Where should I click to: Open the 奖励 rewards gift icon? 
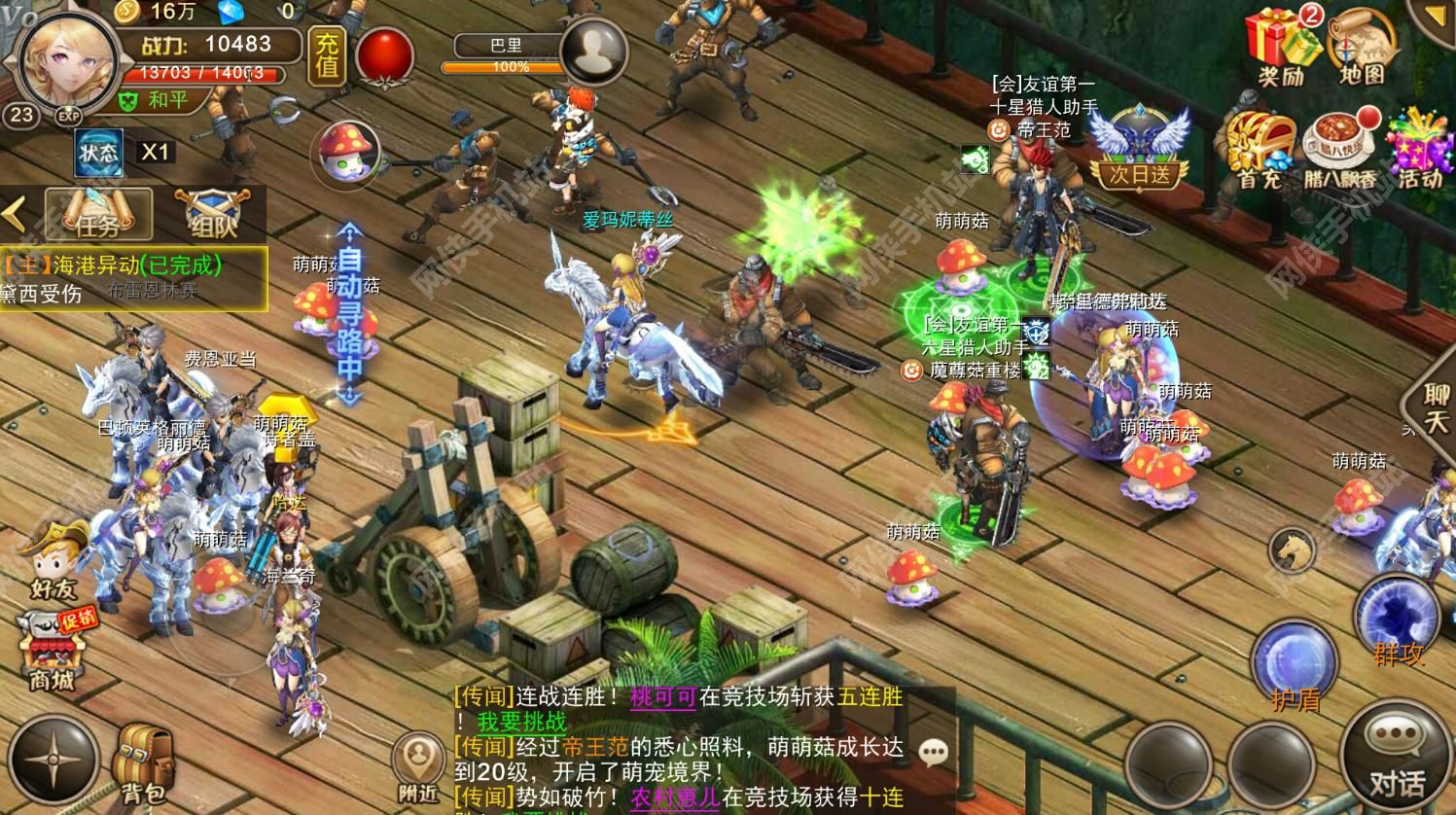tap(1283, 46)
